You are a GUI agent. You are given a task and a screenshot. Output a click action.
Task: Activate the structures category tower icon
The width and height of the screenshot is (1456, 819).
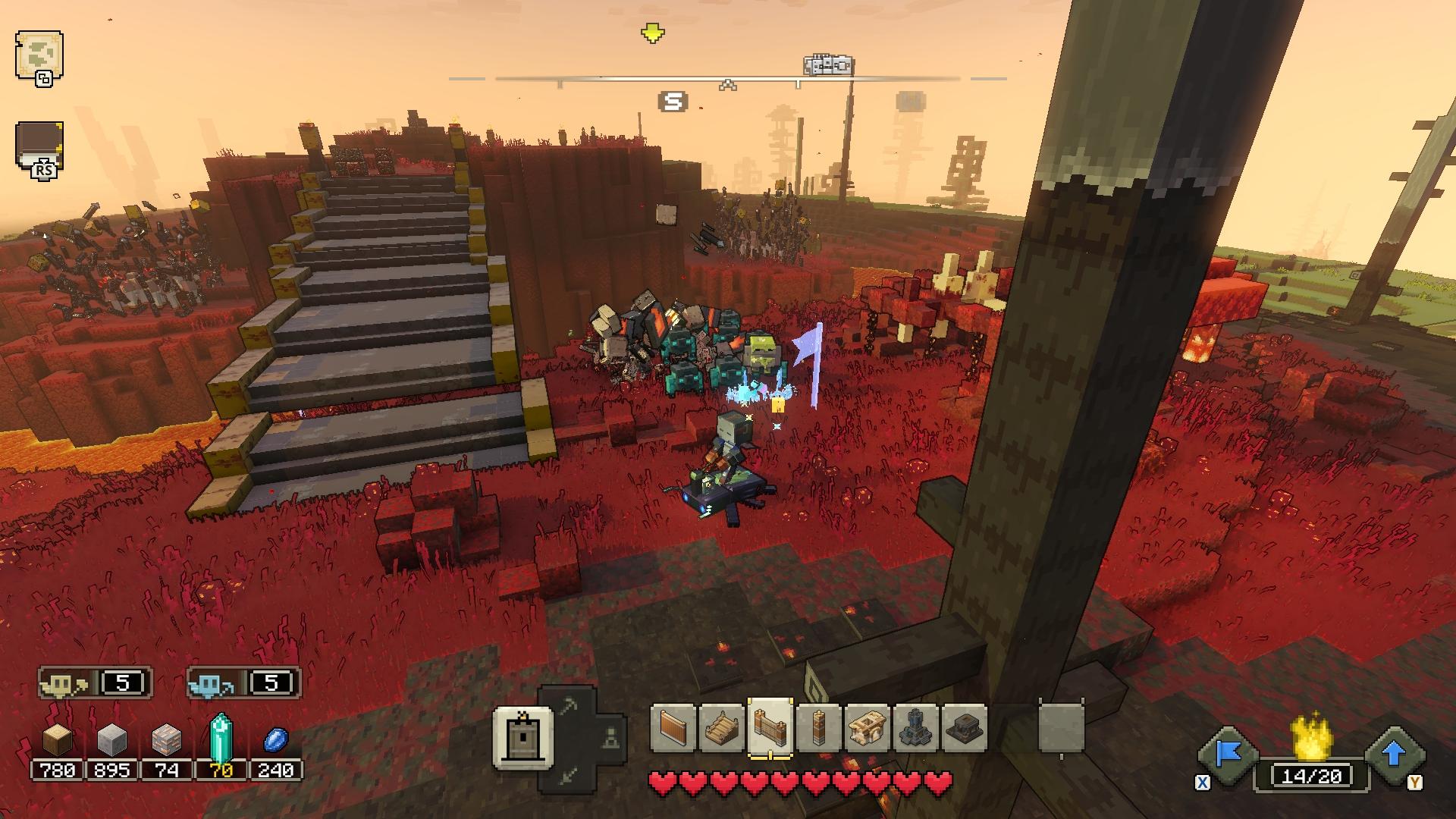pyautogui.click(x=522, y=737)
